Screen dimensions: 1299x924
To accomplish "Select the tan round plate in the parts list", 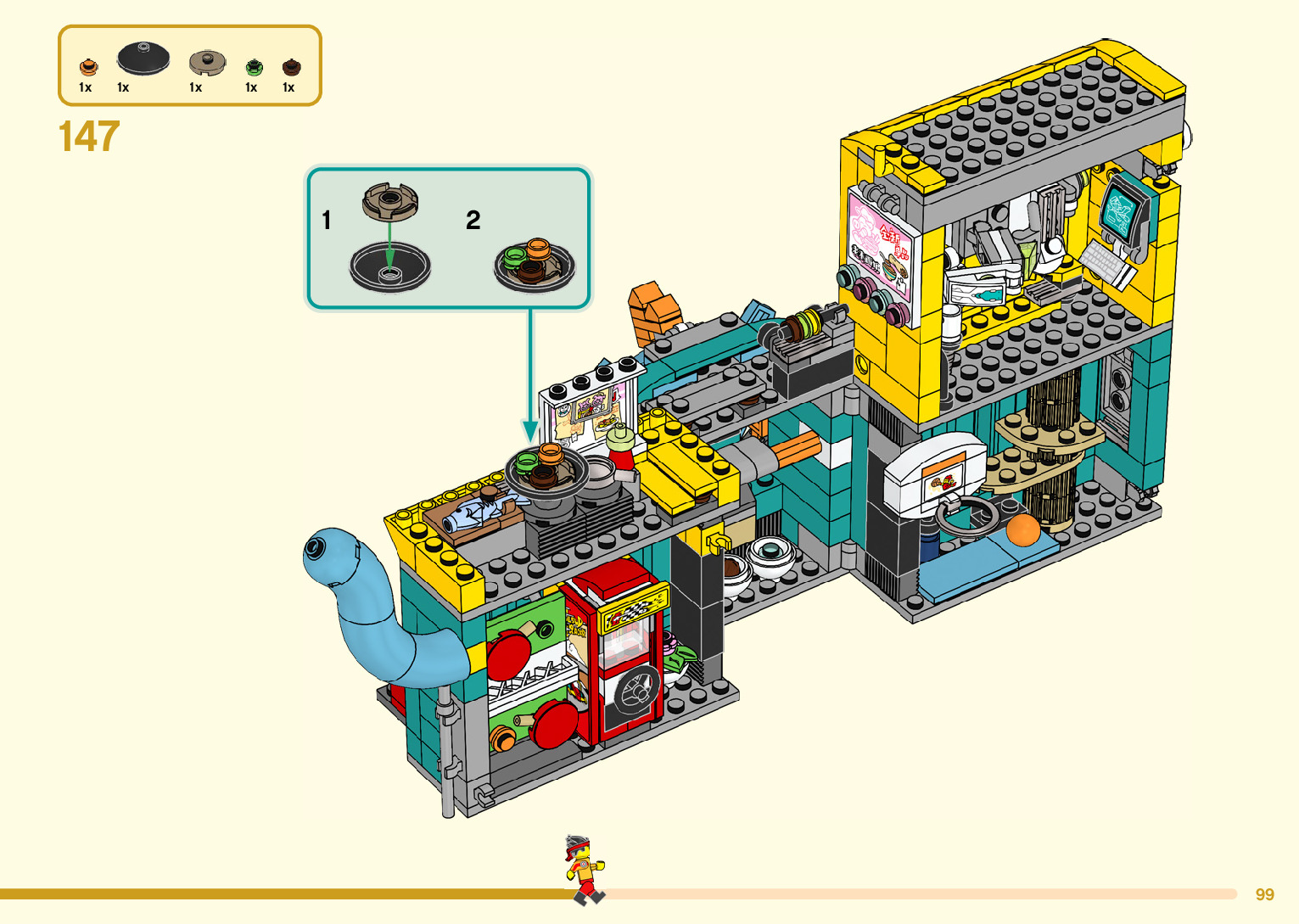I will pos(207,63).
